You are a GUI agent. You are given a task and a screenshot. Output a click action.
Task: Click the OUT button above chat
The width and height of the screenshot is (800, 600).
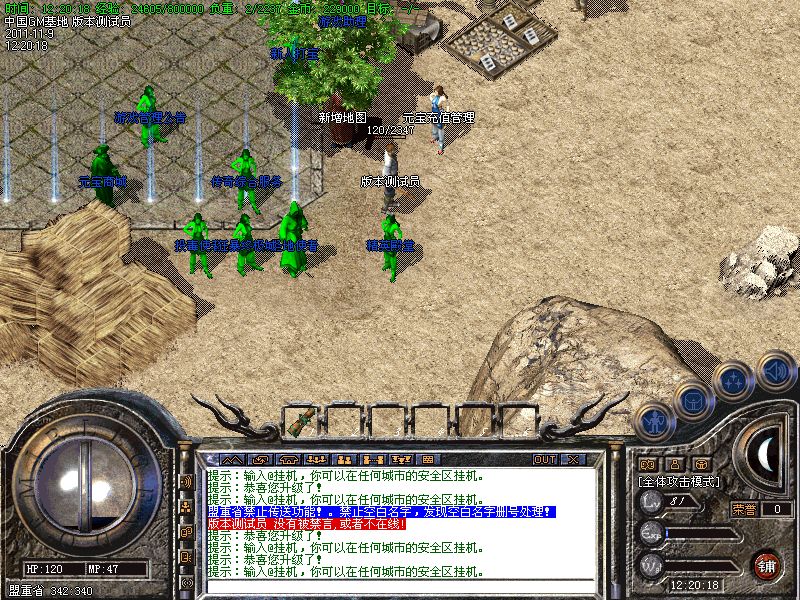[544, 459]
